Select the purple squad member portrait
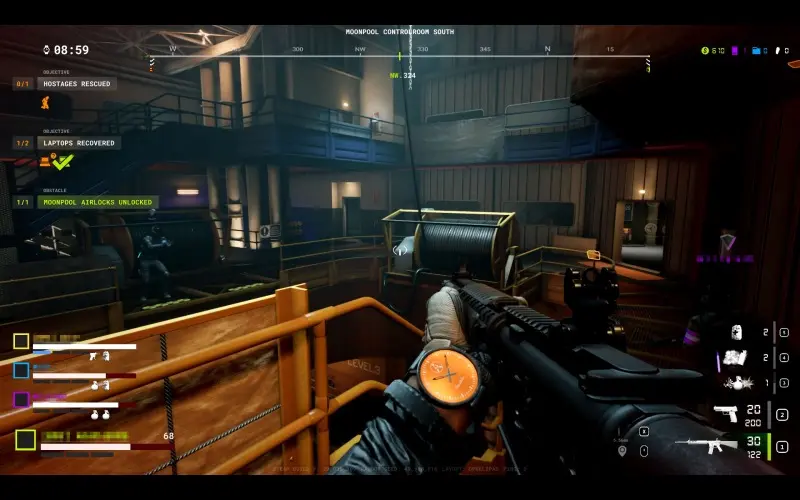This screenshot has width=800, height=500. [21, 399]
